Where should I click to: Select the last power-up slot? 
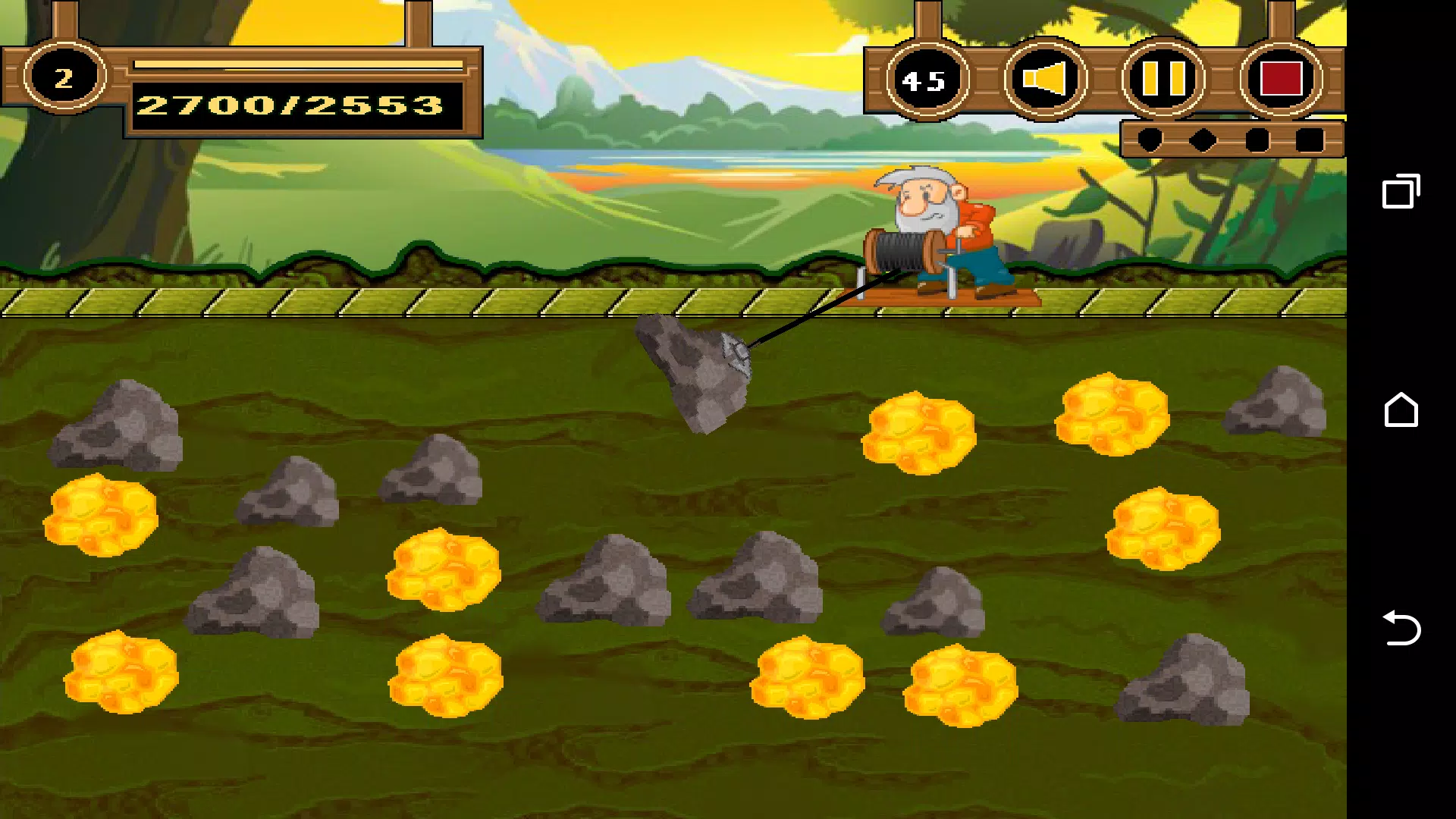click(x=1308, y=139)
